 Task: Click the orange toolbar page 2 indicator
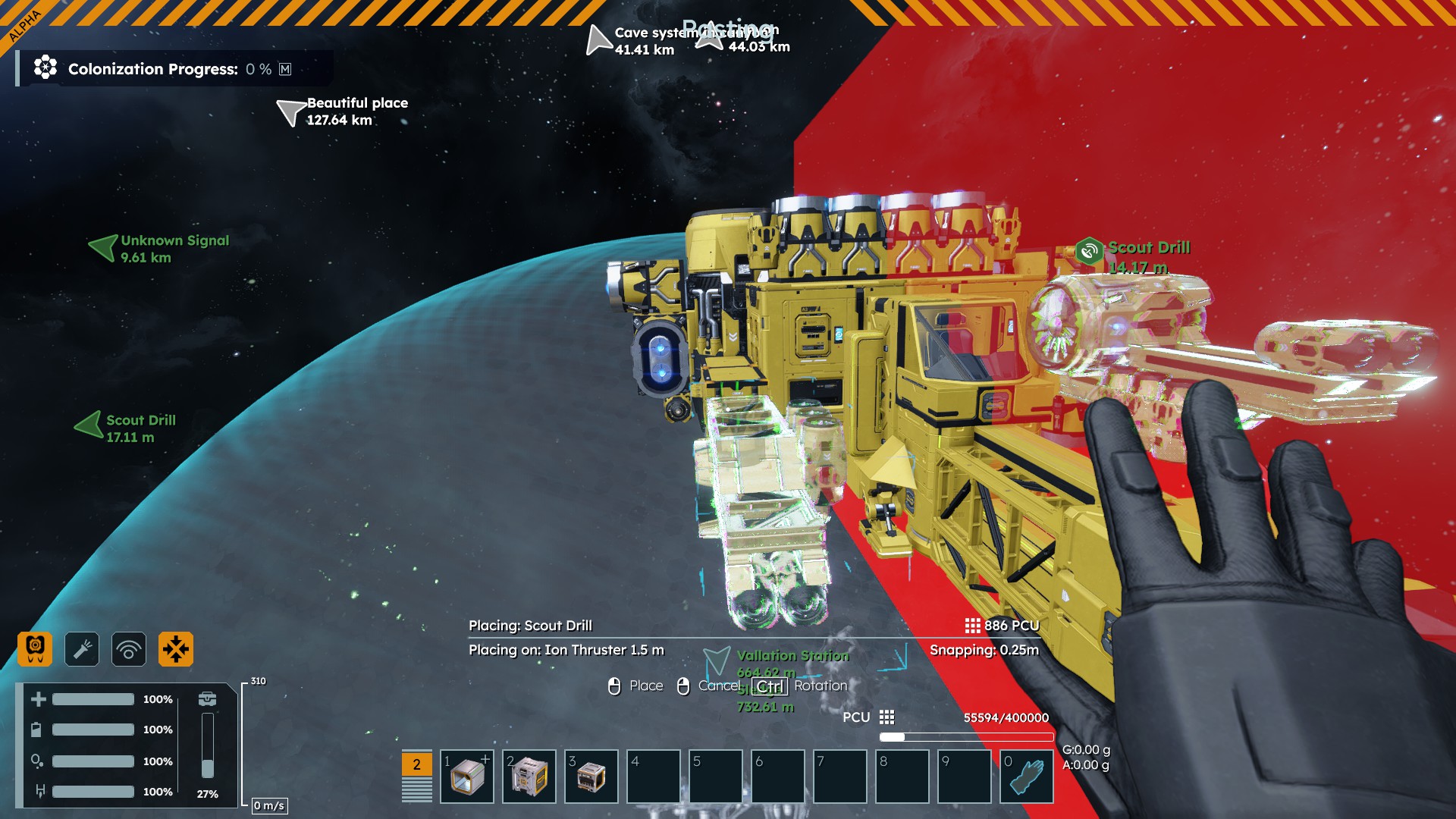tap(416, 764)
